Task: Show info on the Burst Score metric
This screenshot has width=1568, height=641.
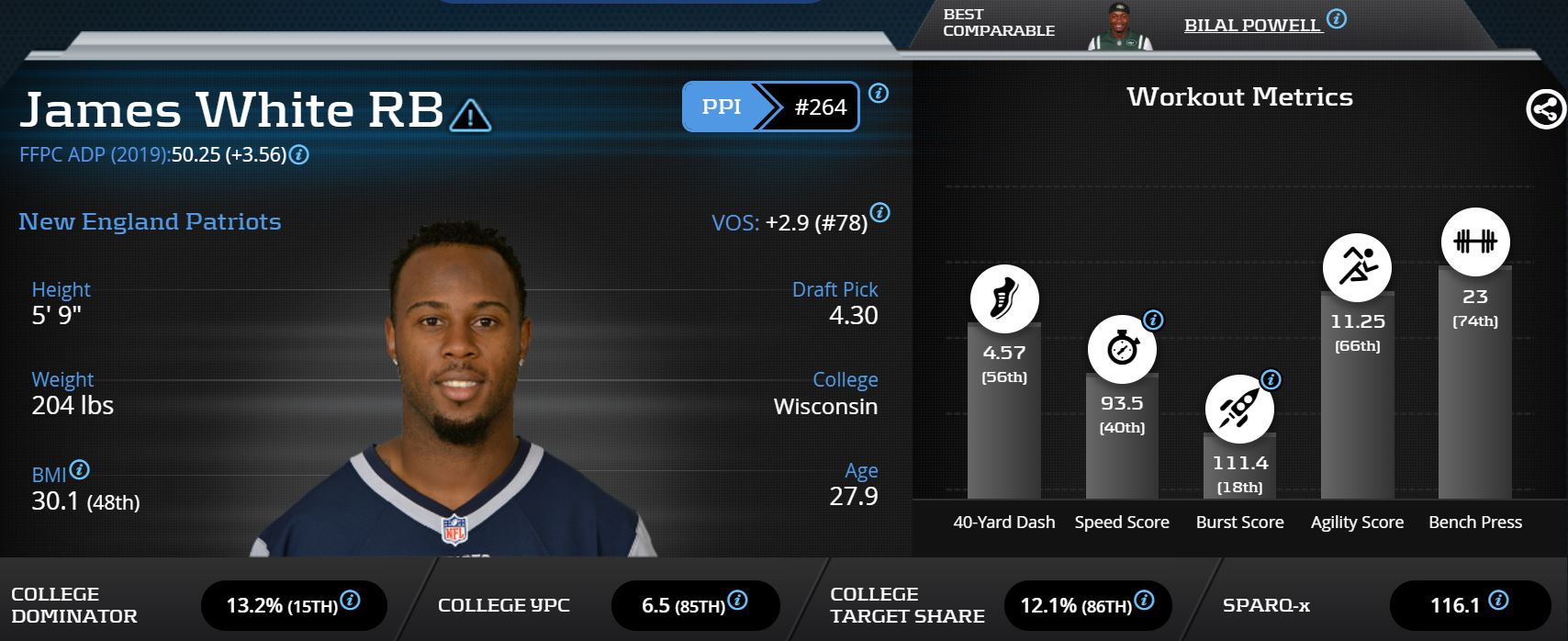Action: (x=1271, y=379)
